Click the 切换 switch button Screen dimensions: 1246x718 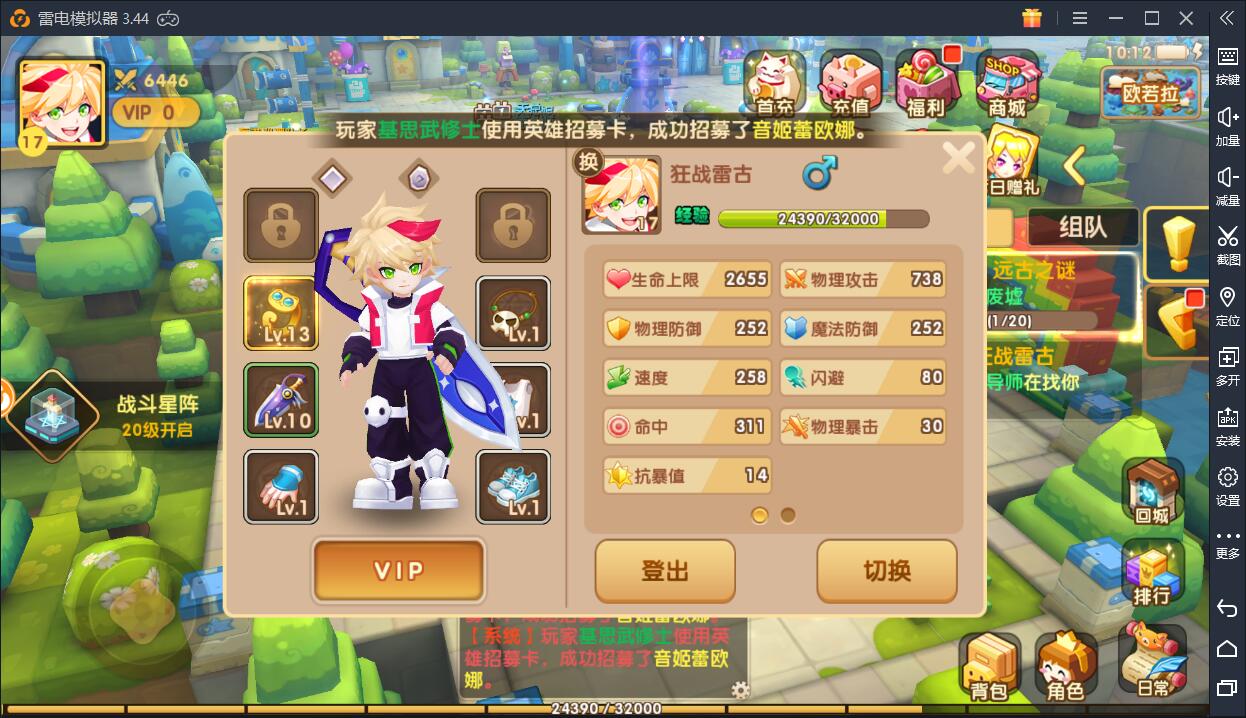click(x=887, y=571)
